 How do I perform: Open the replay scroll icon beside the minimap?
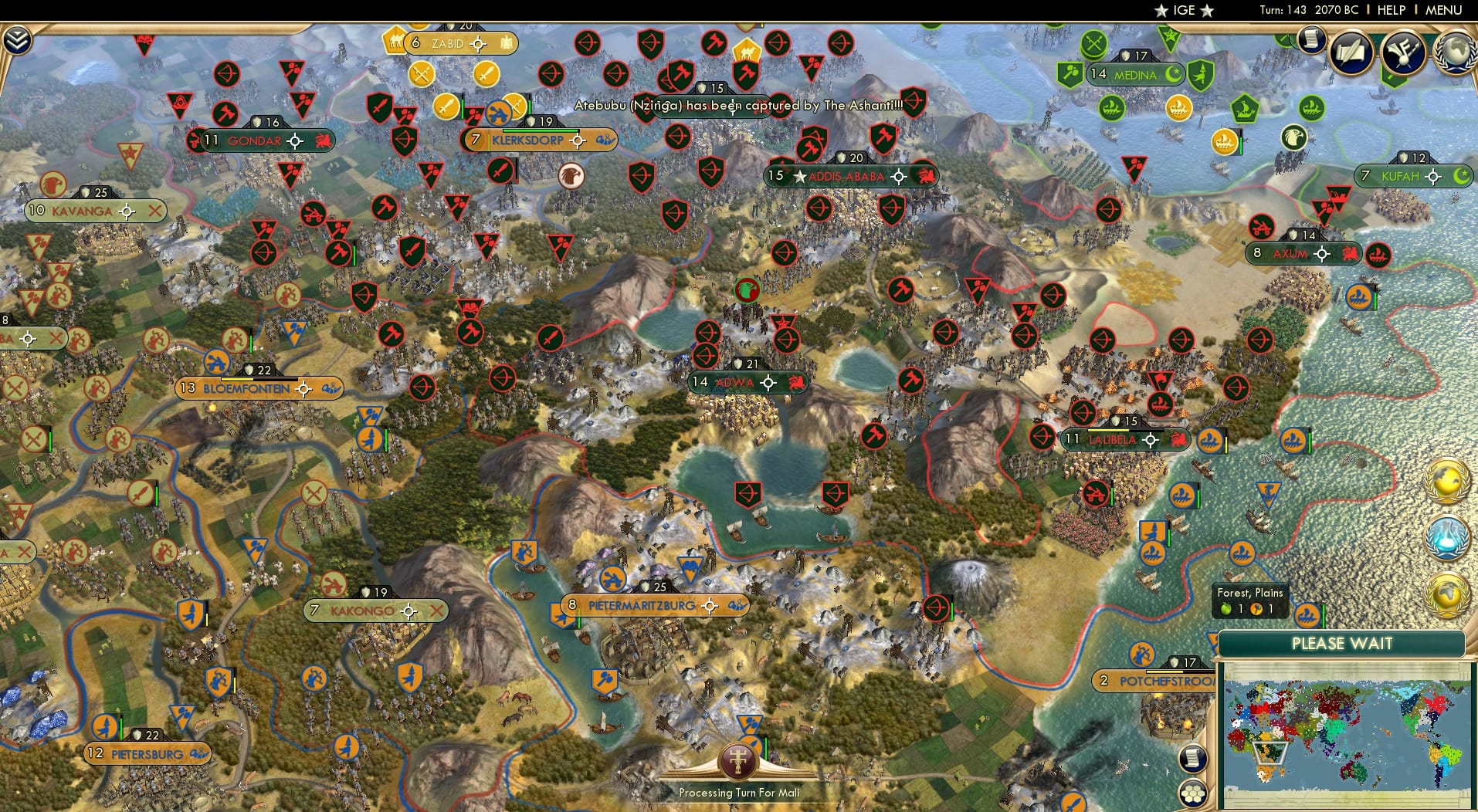click(1193, 758)
